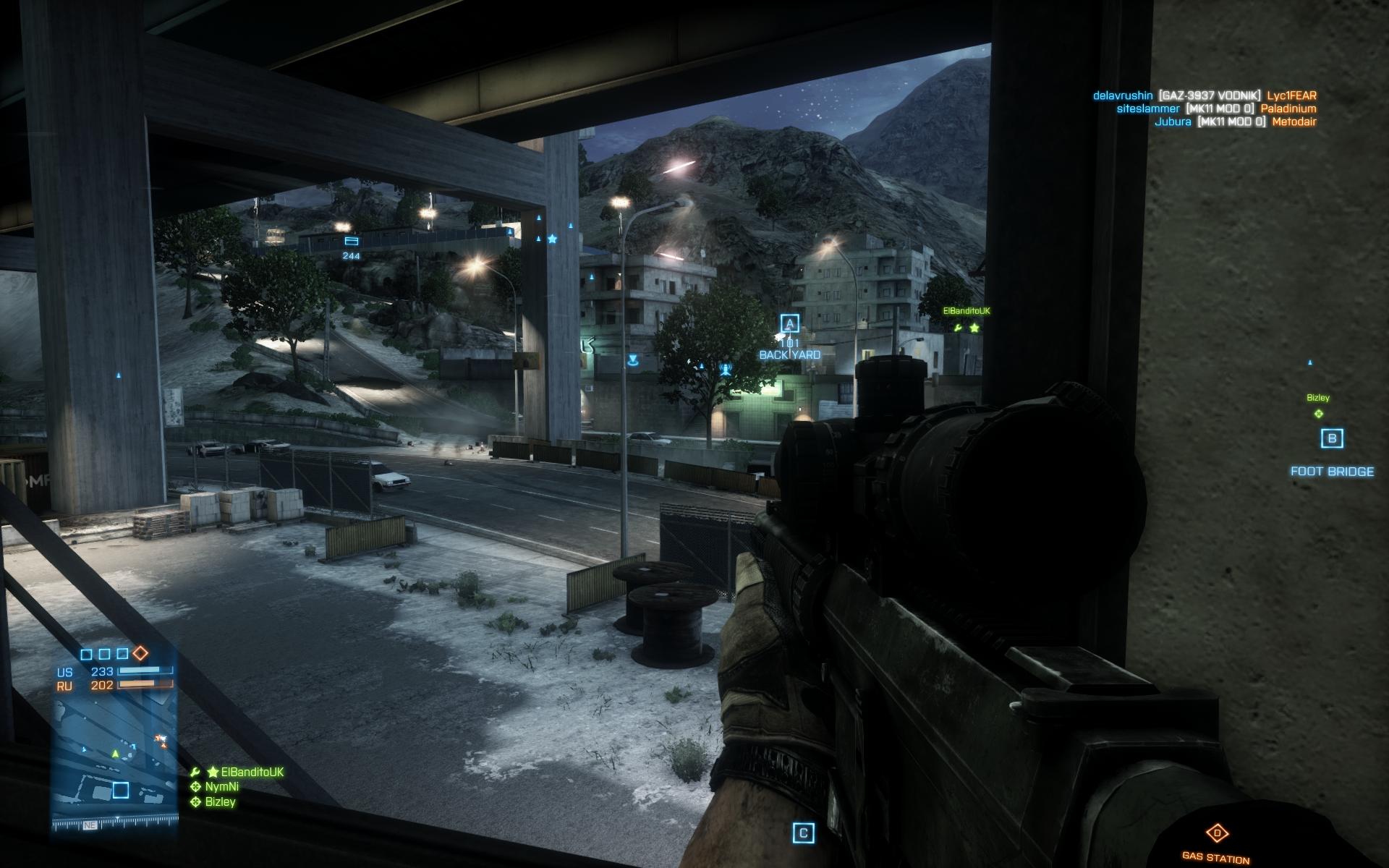Choose NymNi in the squad list
Image resolution: width=1389 pixels, height=868 pixels.
coord(221,786)
